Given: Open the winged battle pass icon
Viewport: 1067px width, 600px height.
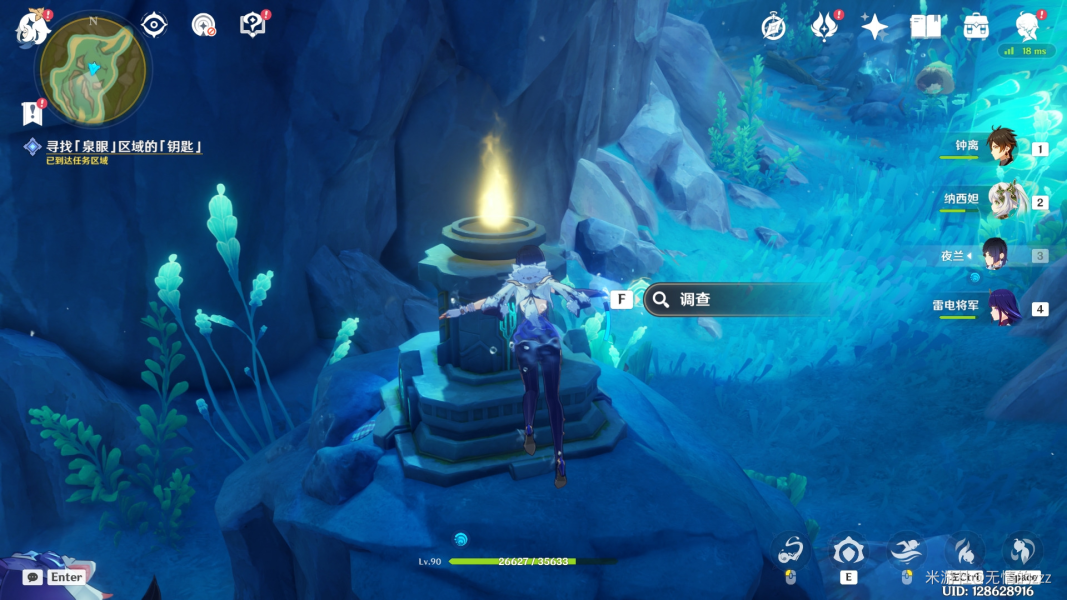Looking at the screenshot, I should [824, 27].
